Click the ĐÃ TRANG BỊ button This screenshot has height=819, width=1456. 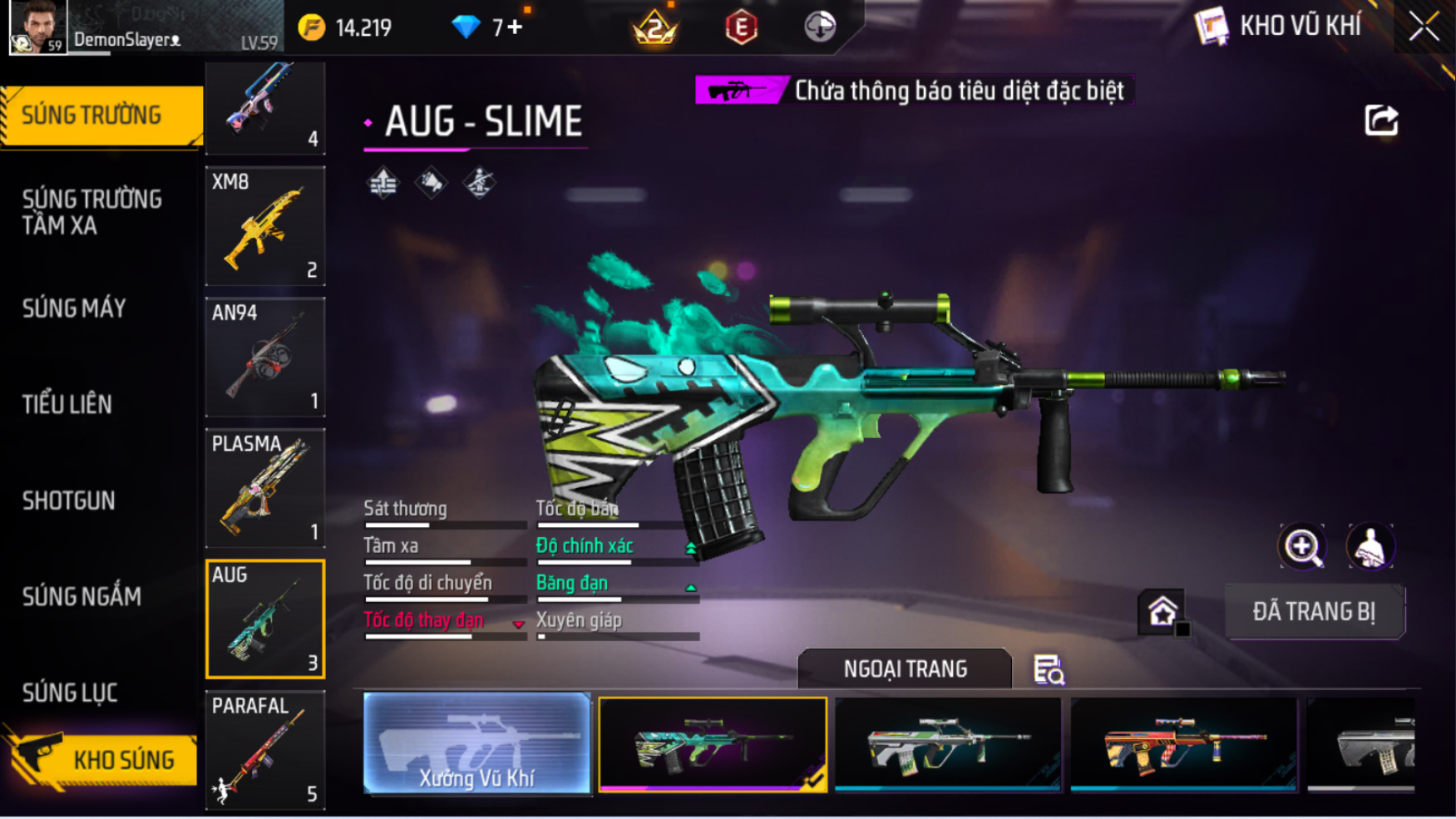click(x=1314, y=612)
